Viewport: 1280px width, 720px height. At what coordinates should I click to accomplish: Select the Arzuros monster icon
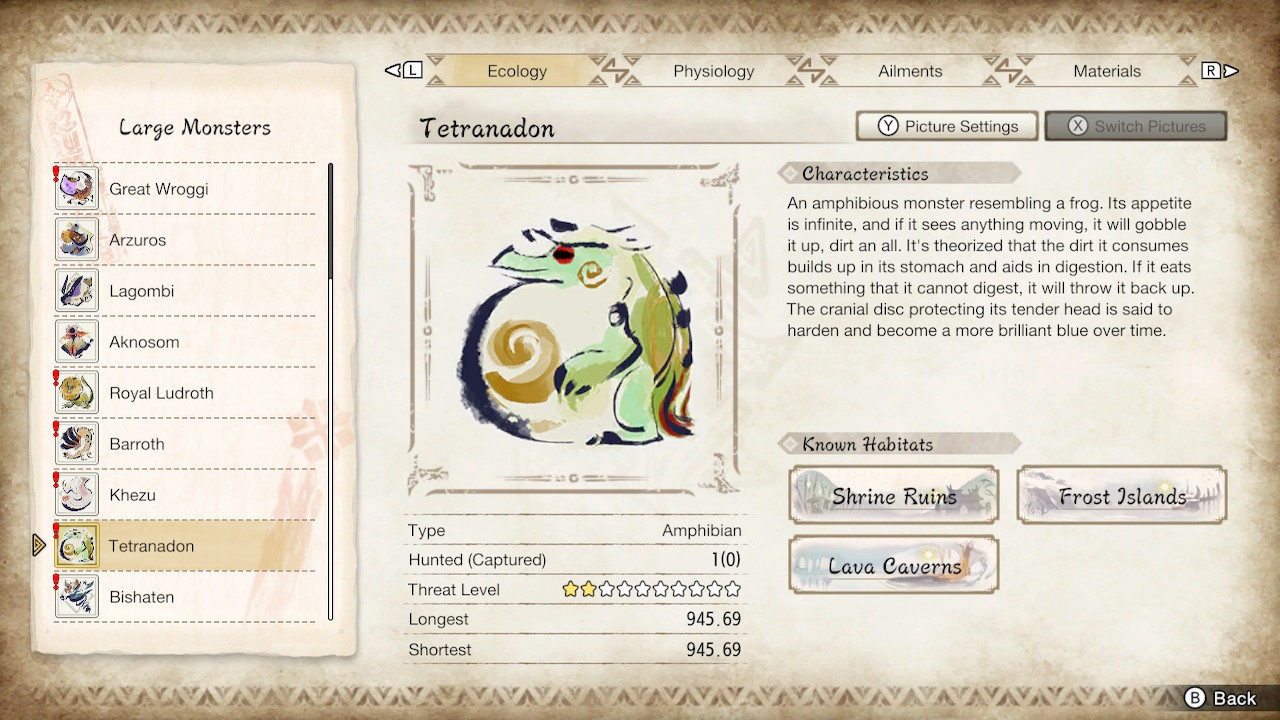[x=76, y=239]
